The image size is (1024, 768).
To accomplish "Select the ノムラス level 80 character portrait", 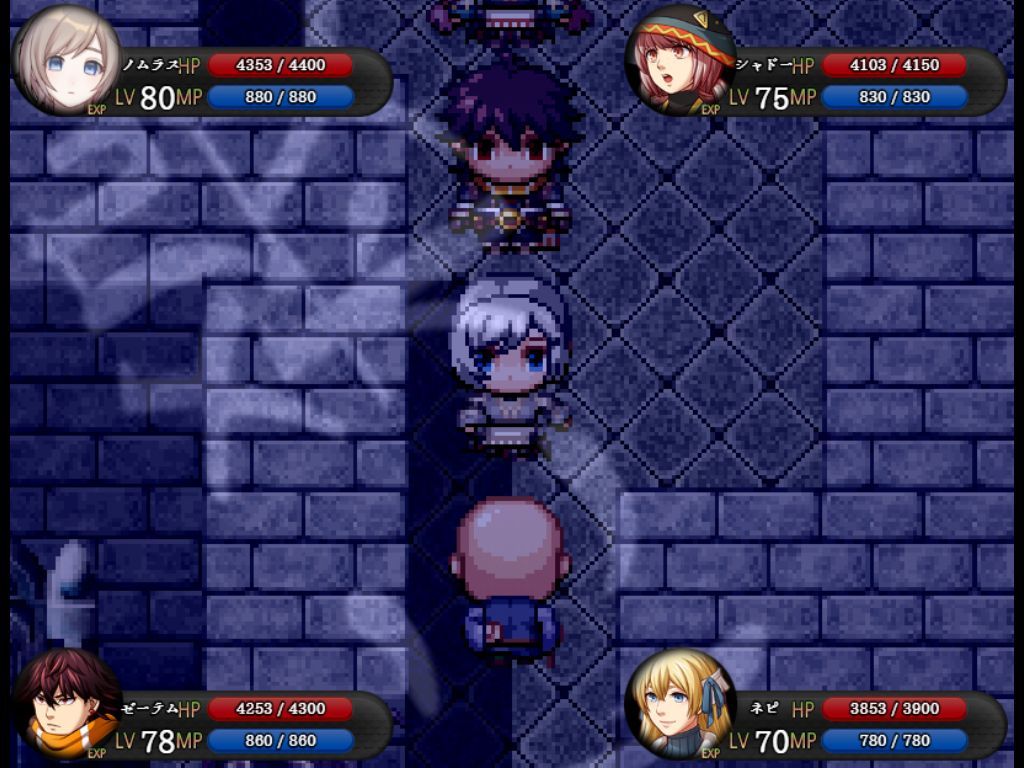I will coord(67,61).
